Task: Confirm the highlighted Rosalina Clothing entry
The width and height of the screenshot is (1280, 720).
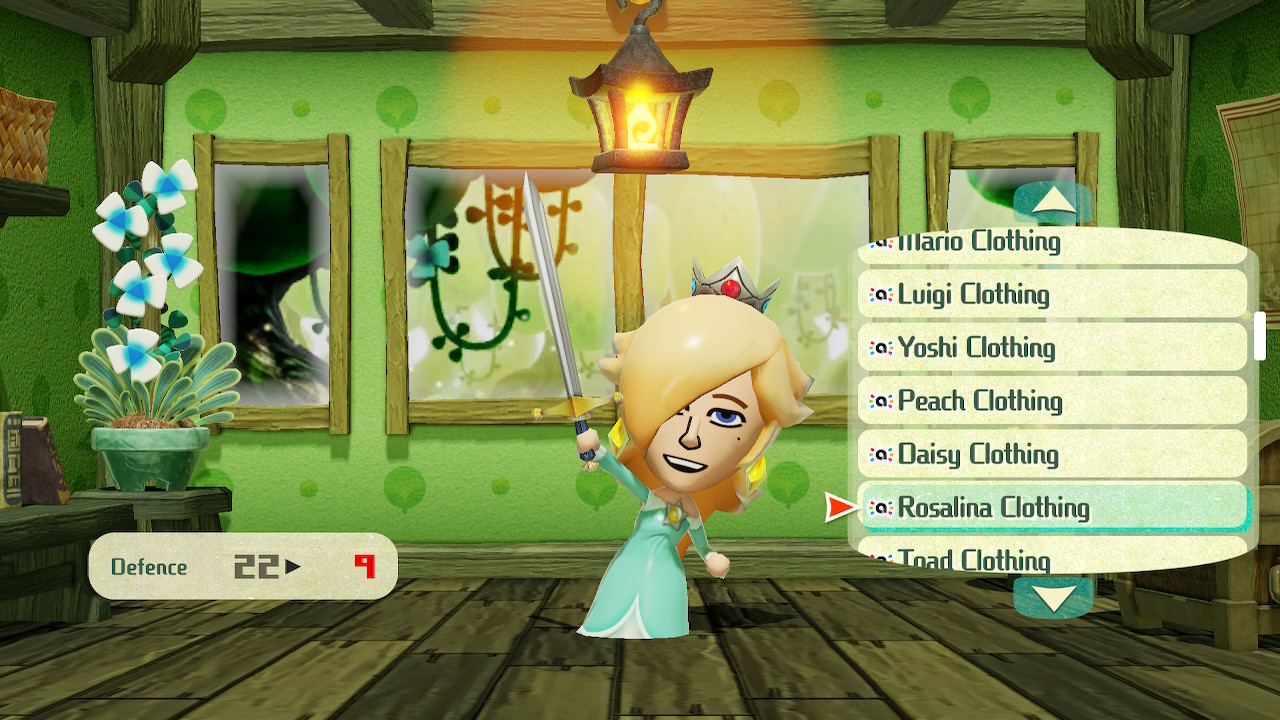Action: pos(1054,507)
